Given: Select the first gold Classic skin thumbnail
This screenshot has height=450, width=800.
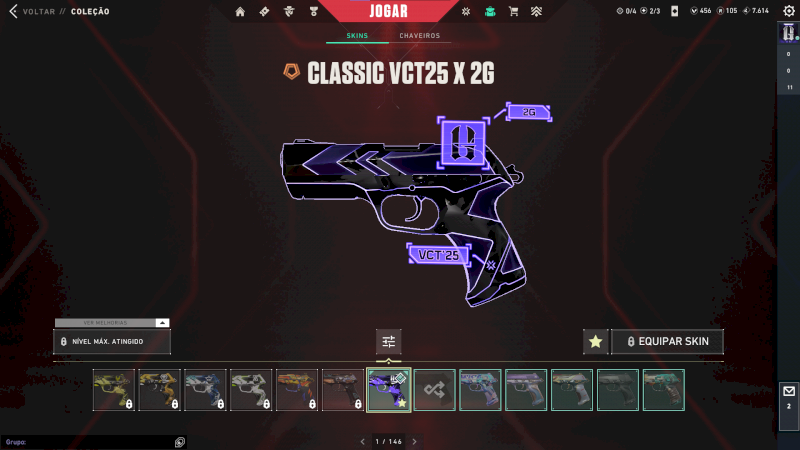Looking at the screenshot, I should (113, 390).
